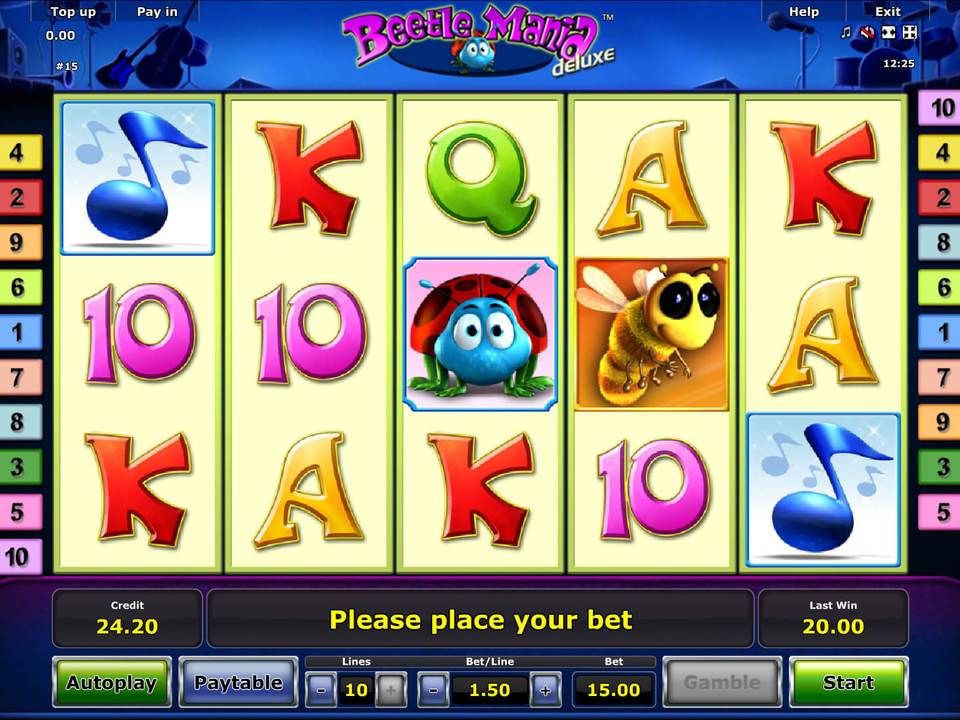
Task: Start the spin with the Start button
Action: click(x=848, y=683)
